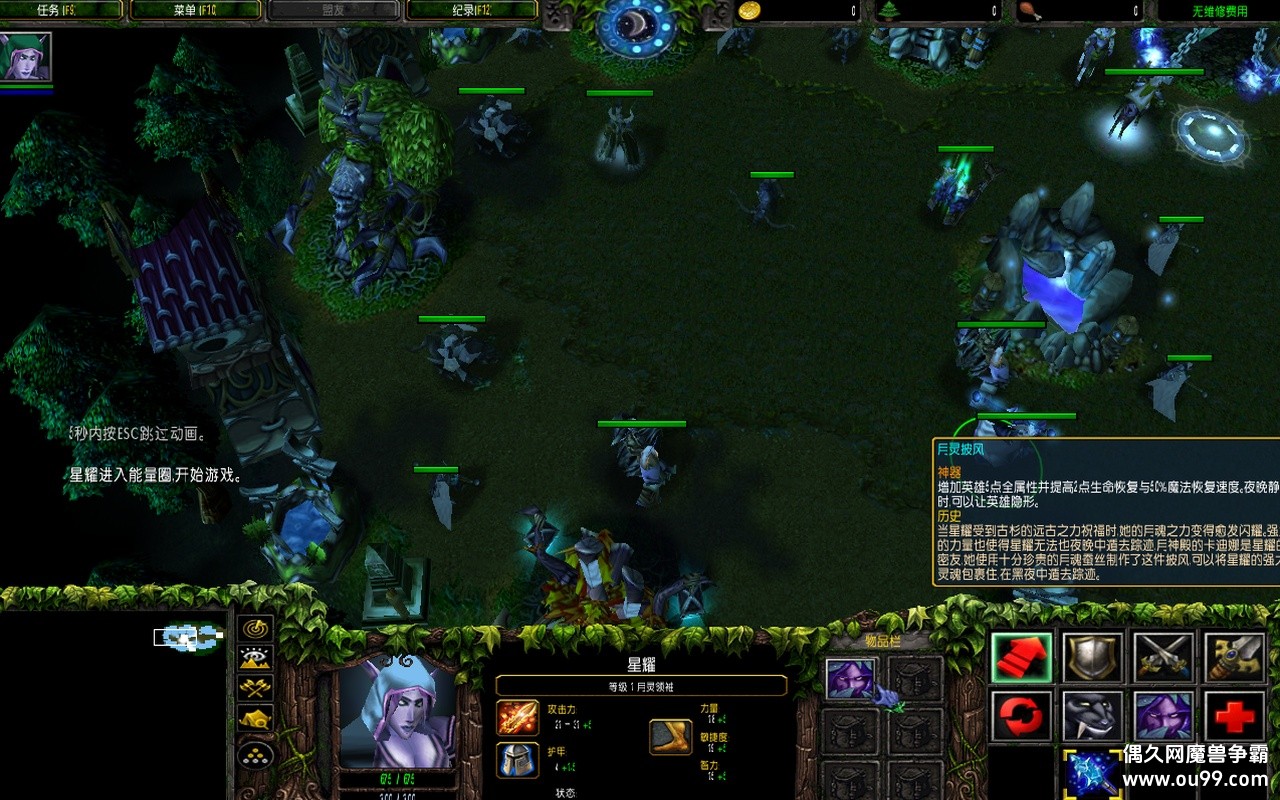Viewport: 1280px width, 800px height.
Task: Open the 任务 (Quests) menu
Action: [x=62, y=11]
